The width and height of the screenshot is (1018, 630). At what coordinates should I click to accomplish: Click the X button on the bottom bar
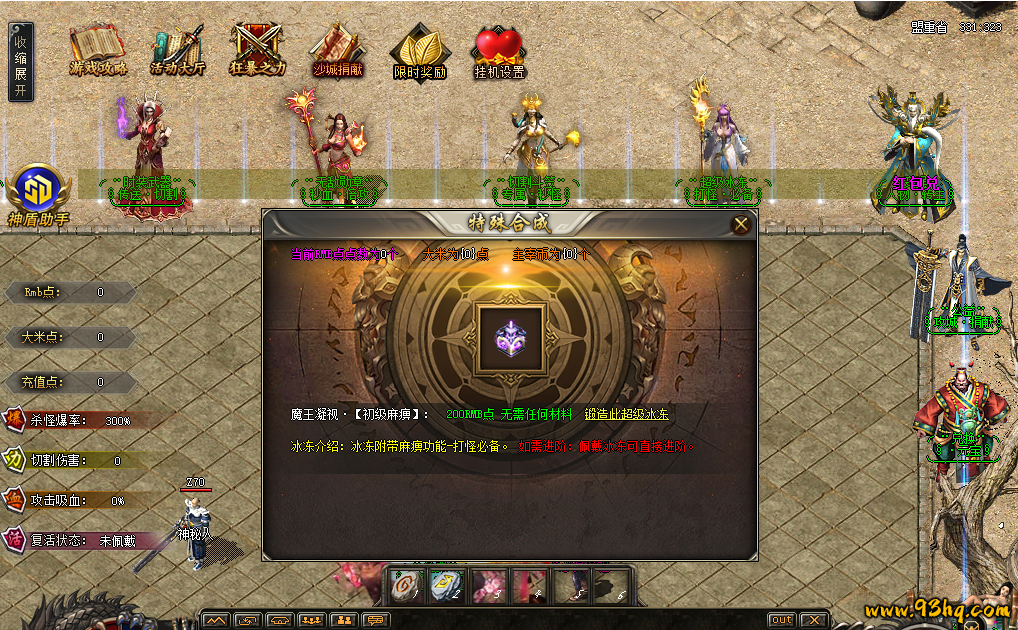pyautogui.click(x=814, y=620)
